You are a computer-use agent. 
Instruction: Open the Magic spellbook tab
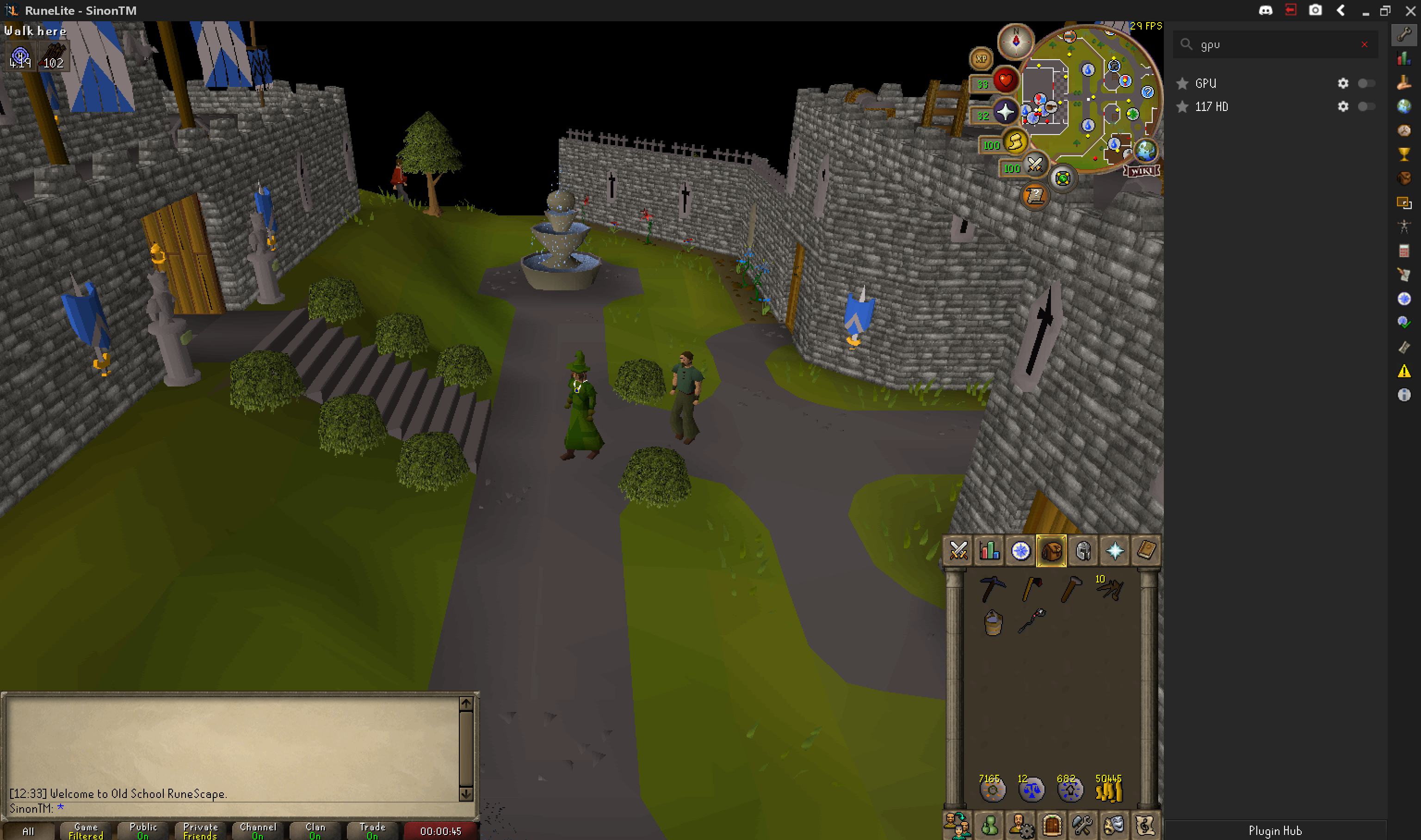(1146, 550)
